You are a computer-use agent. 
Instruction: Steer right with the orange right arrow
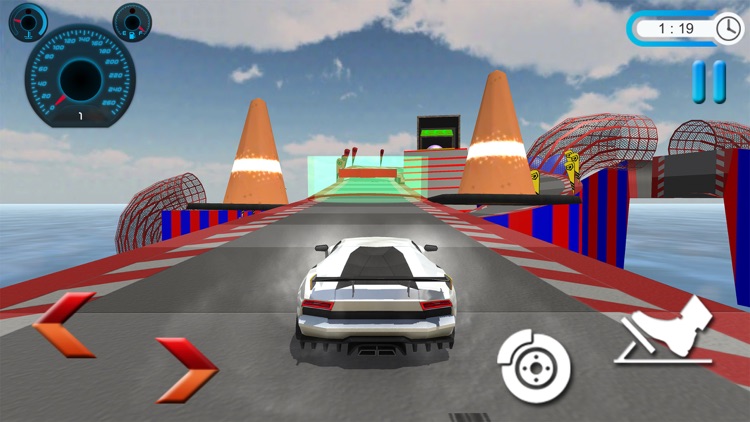[187, 368]
